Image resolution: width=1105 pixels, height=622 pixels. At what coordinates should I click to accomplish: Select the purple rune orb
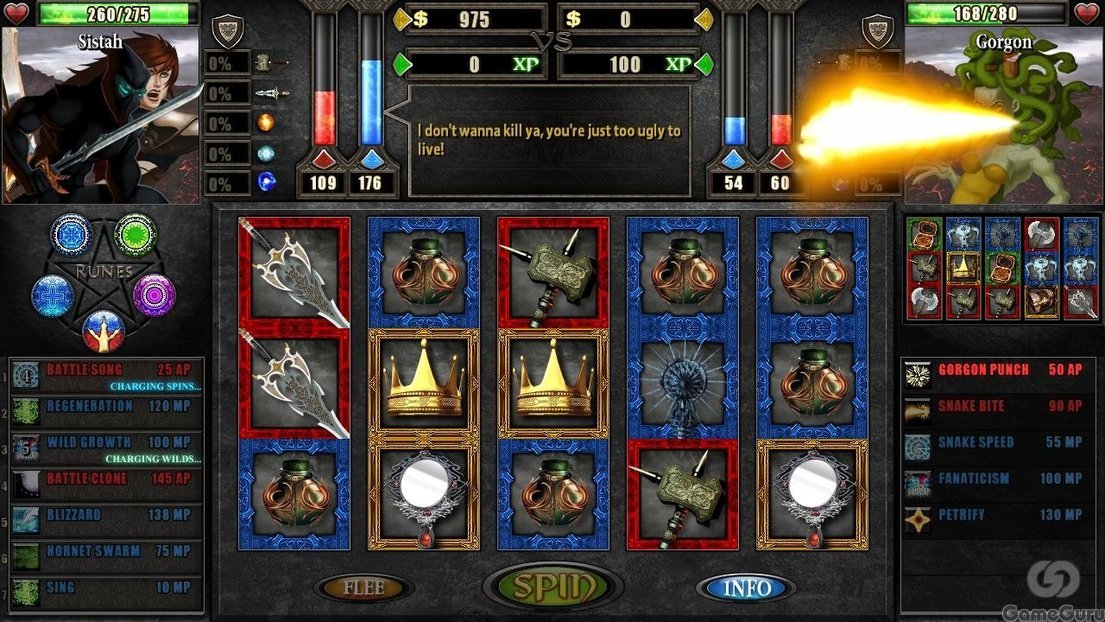click(x=154, y=295)
